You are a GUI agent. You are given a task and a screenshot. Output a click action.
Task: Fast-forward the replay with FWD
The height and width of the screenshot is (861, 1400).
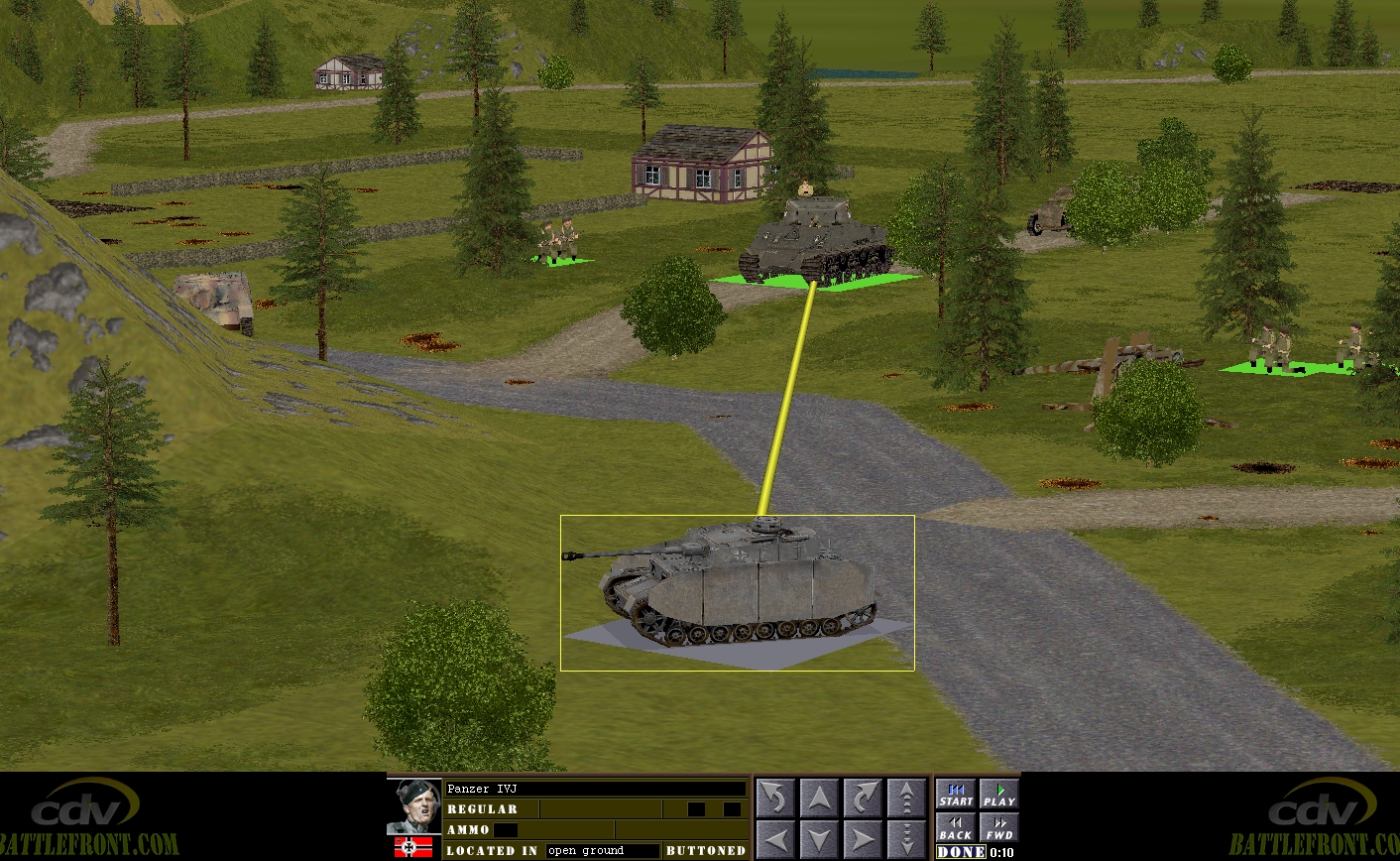(999, 828)
